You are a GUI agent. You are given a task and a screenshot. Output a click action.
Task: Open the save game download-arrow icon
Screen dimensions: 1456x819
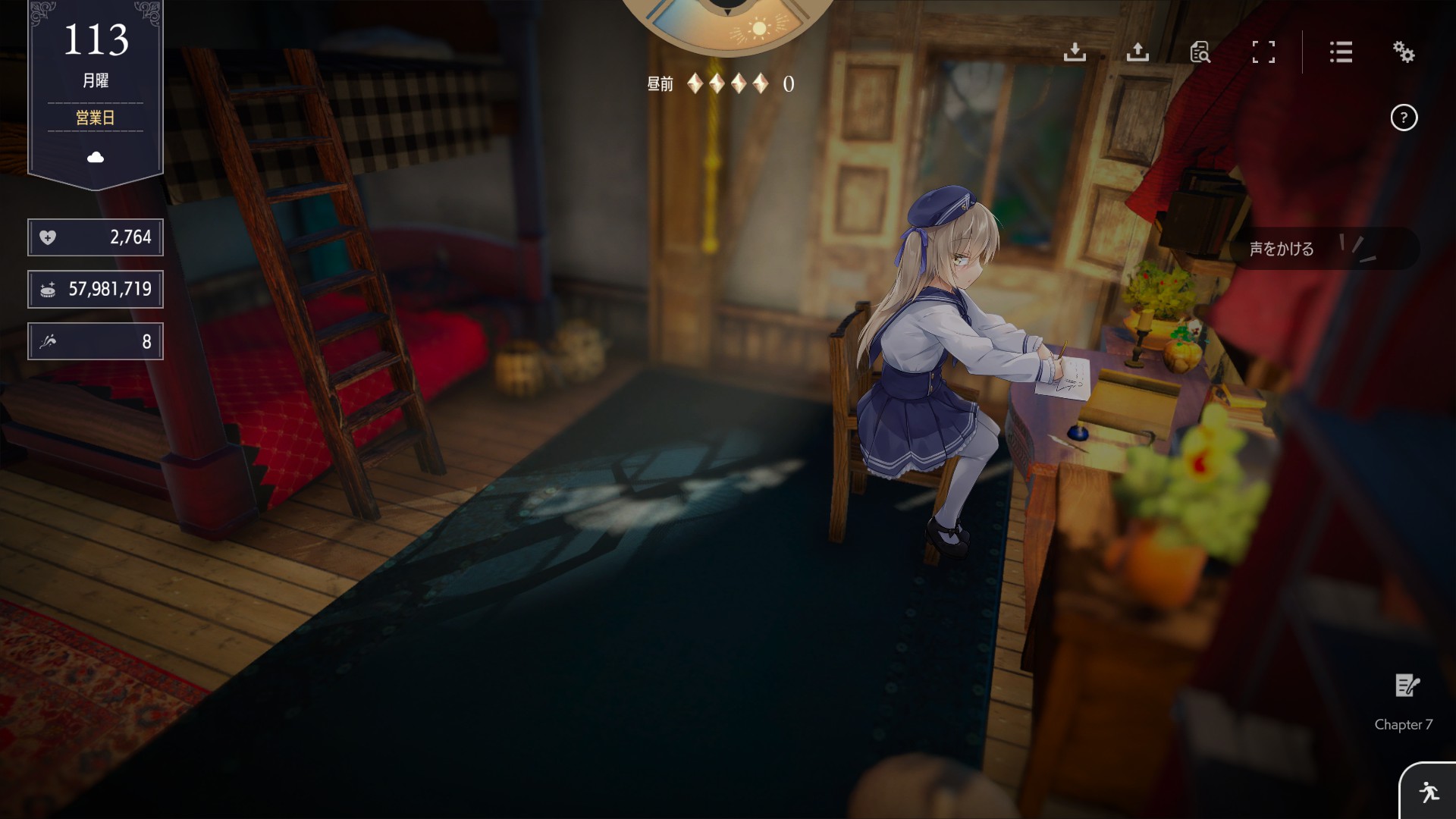[x=1075, y=52]
